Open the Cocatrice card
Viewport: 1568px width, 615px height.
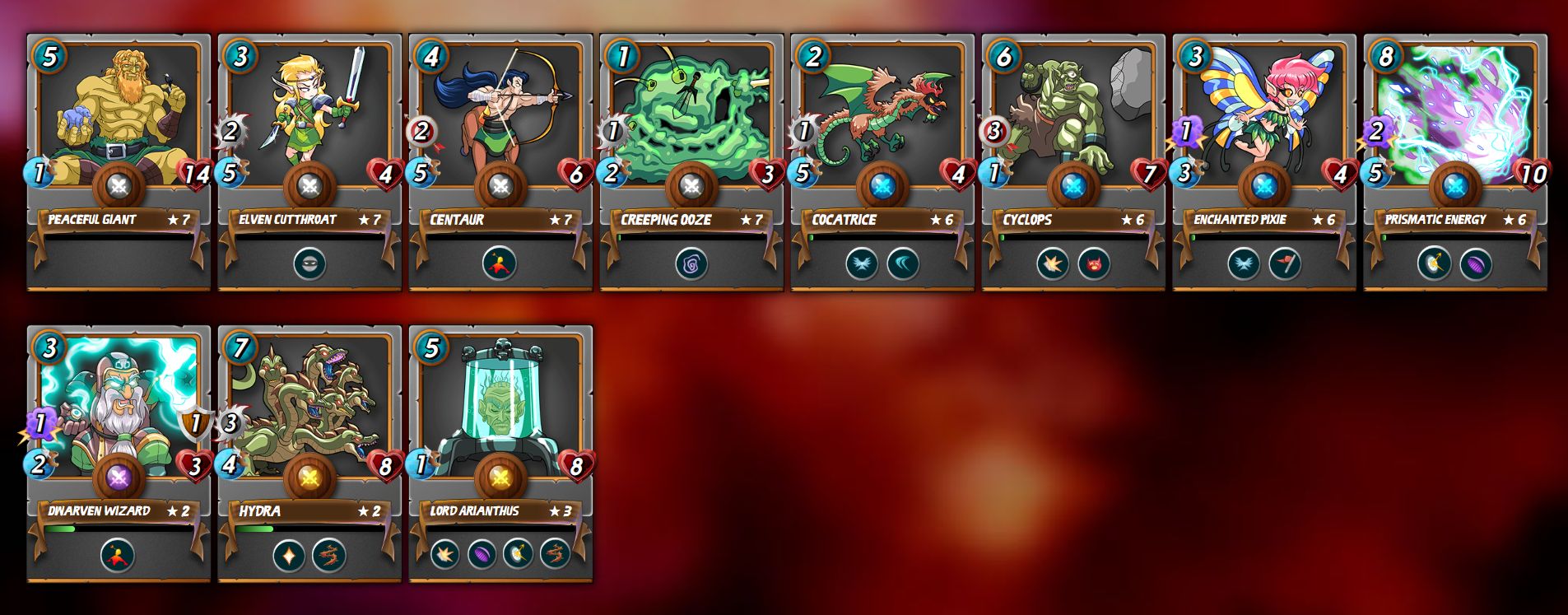[882, 115]
